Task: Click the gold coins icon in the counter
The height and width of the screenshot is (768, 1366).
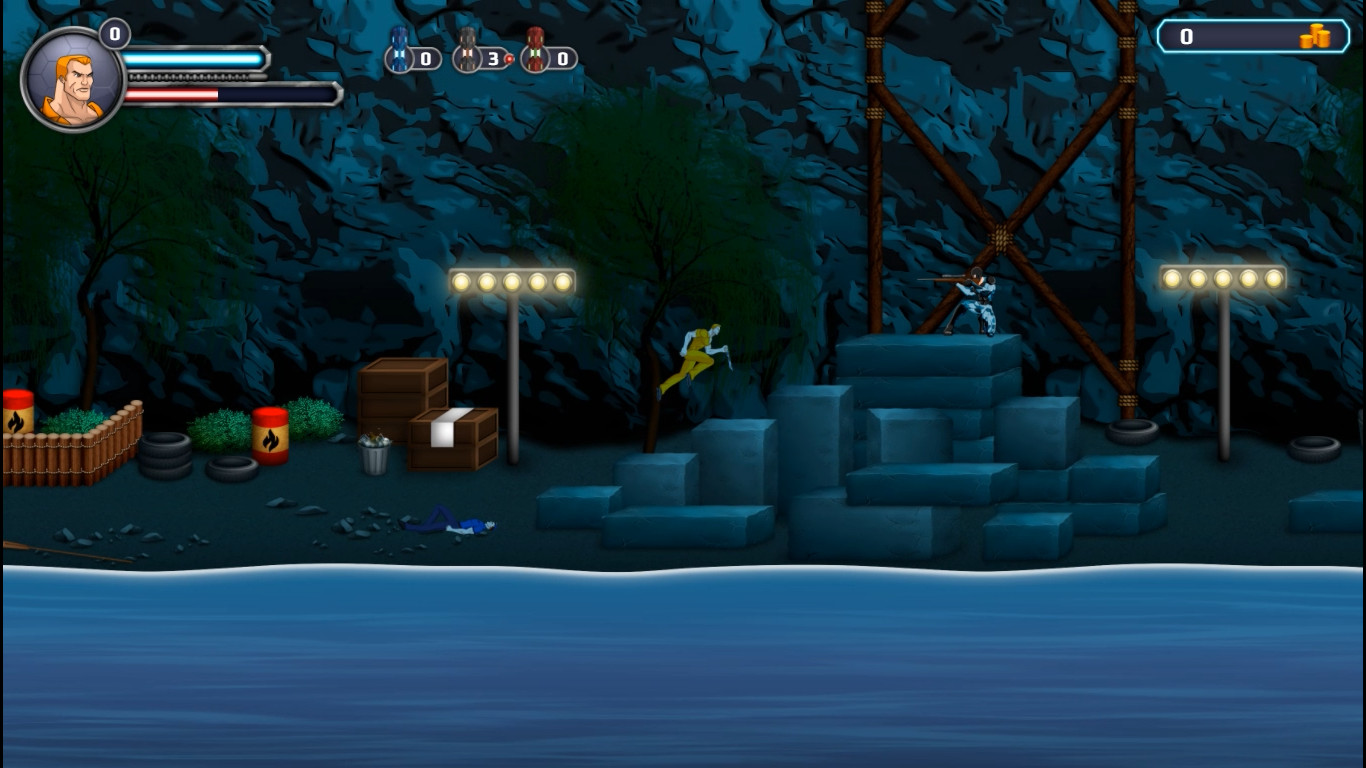Action: pyautogui.click(x=1316, y=36)
